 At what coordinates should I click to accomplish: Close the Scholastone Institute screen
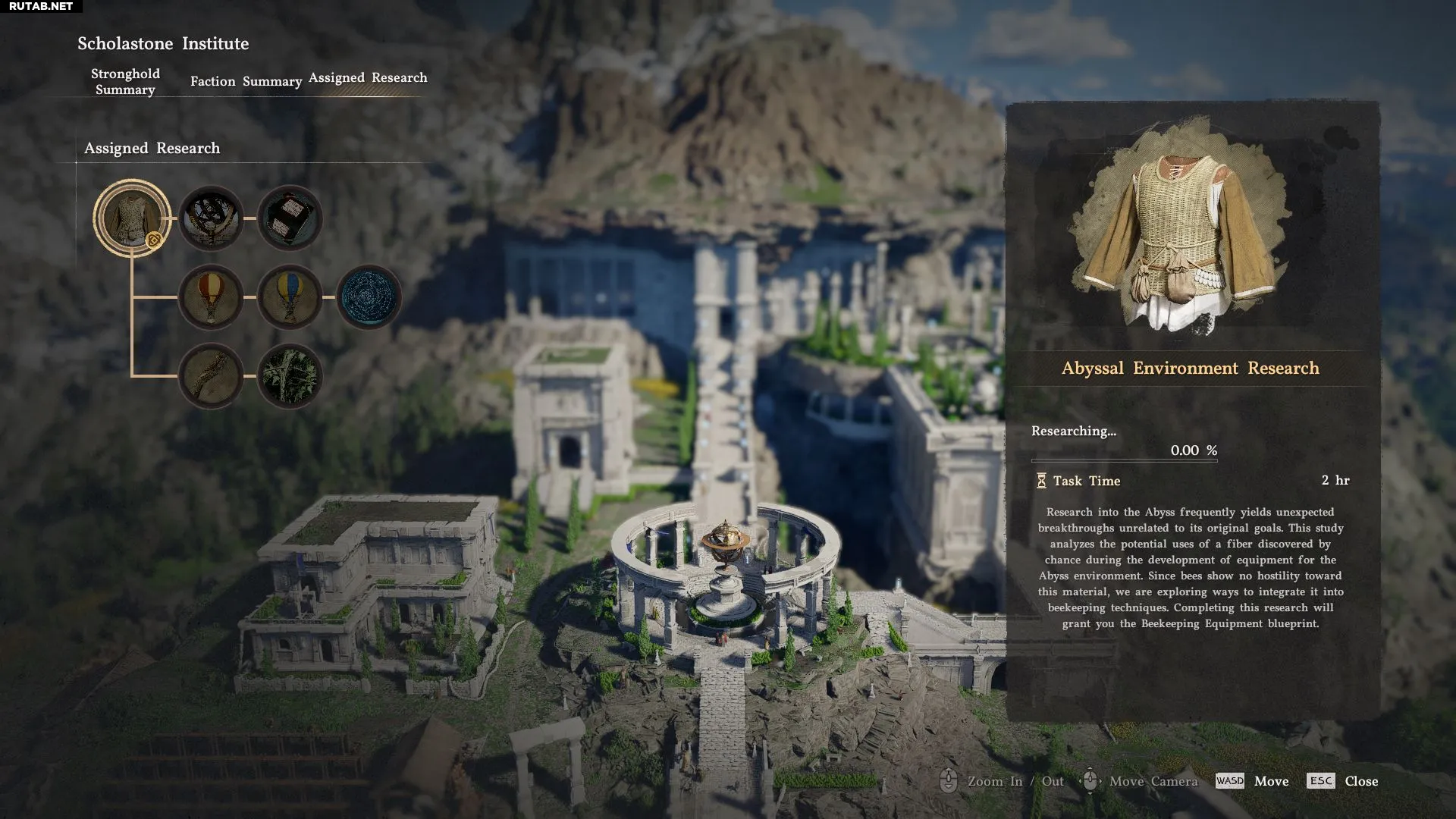pos(1343,781)
